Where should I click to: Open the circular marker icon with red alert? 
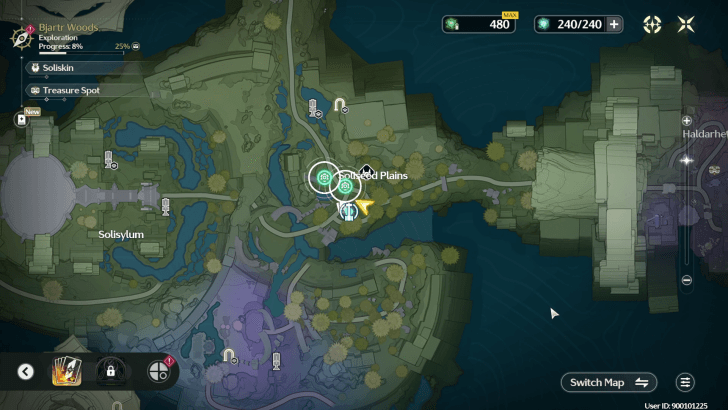coord(158,372)
